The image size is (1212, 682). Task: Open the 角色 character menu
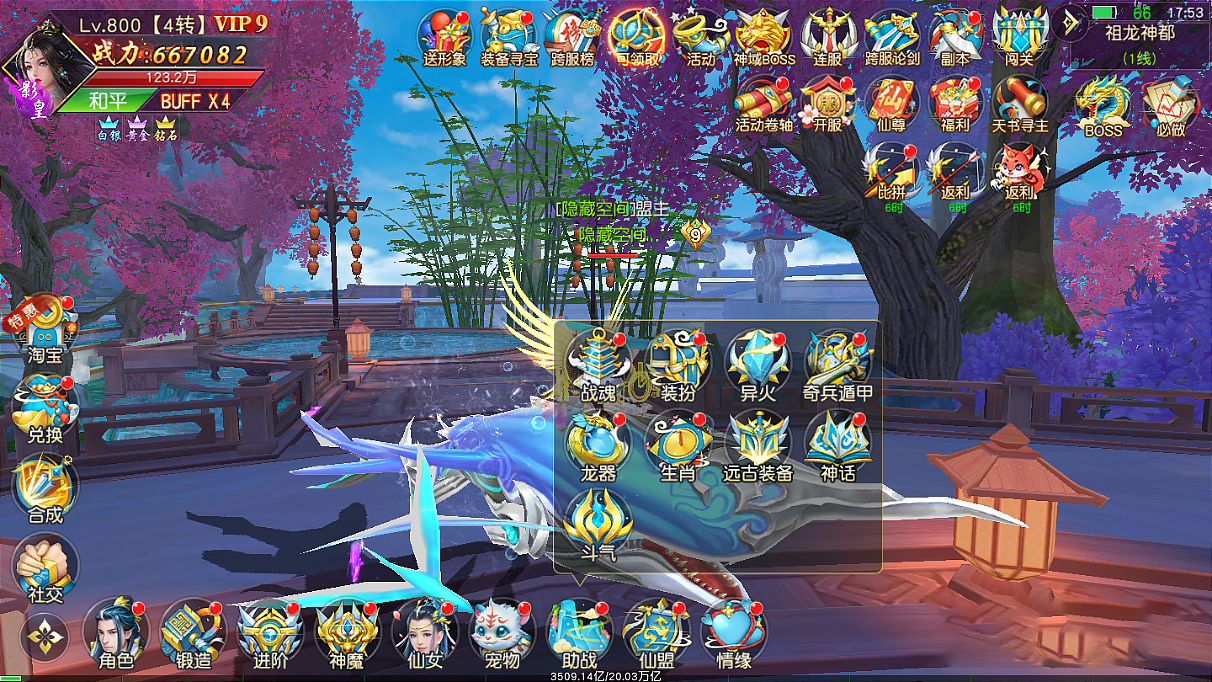116,630
